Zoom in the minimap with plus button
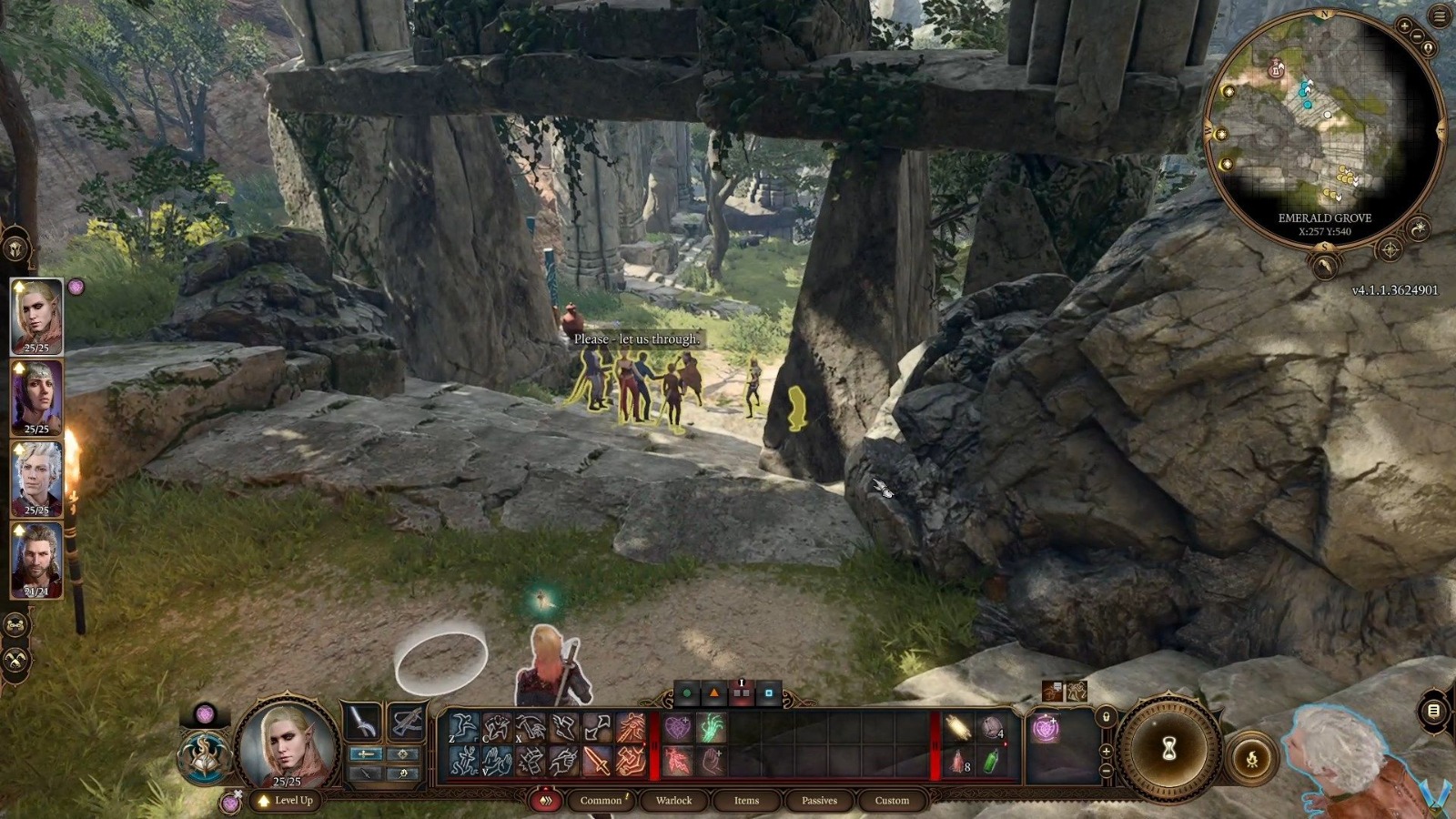The height and width of the screenshot is (819, 1456). tap(1404, 27)
